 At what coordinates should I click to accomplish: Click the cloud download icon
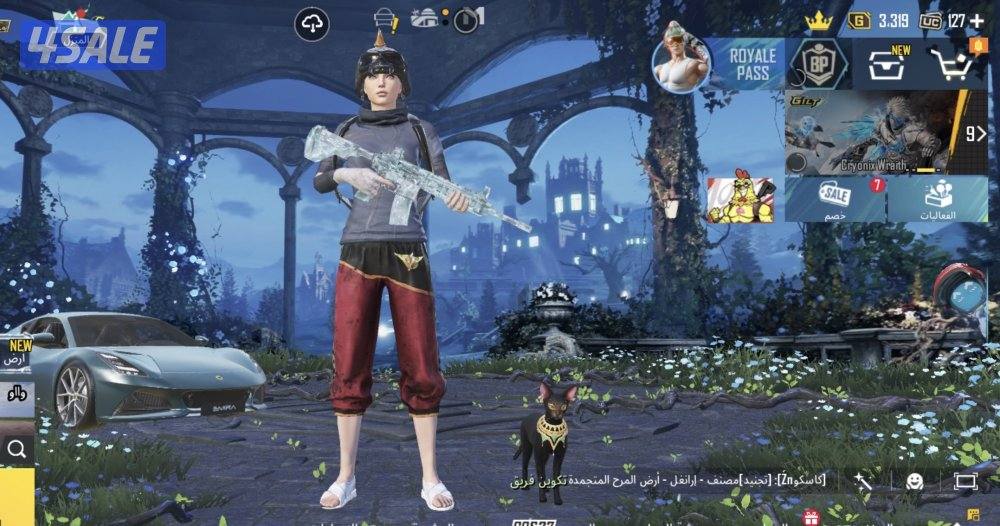point(312,23)
